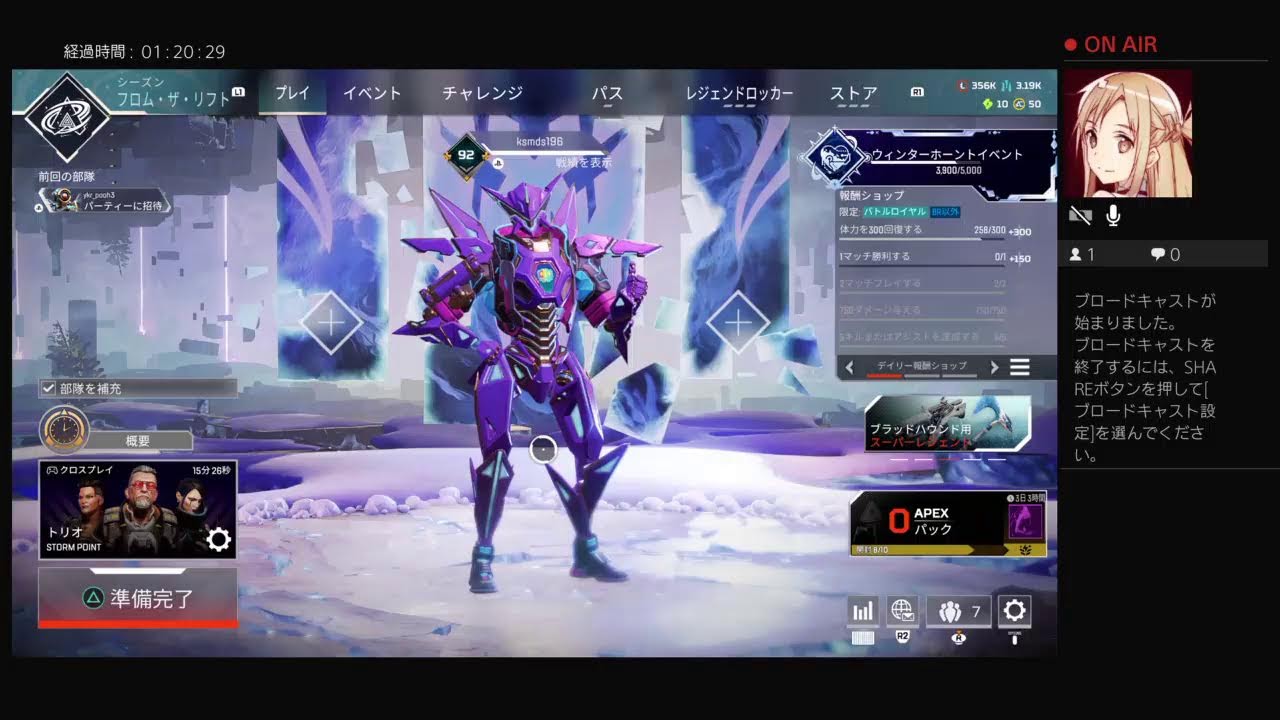Screen dimensions: 1280x720
Task: Toggle the broadcast microphone icon
Action: click(x=1113, y=215)
